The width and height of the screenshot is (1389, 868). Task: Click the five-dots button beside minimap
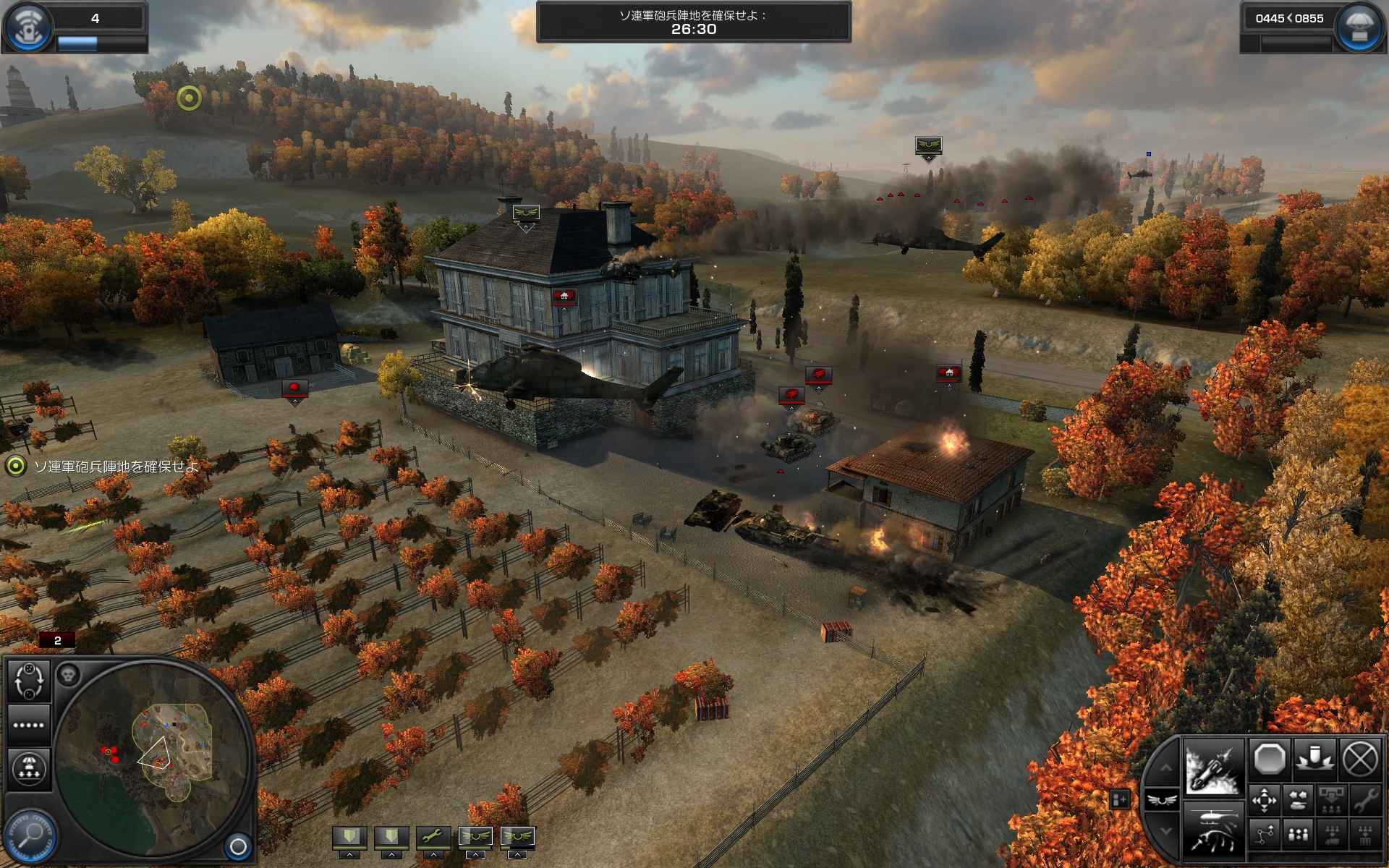click(29, 725)
